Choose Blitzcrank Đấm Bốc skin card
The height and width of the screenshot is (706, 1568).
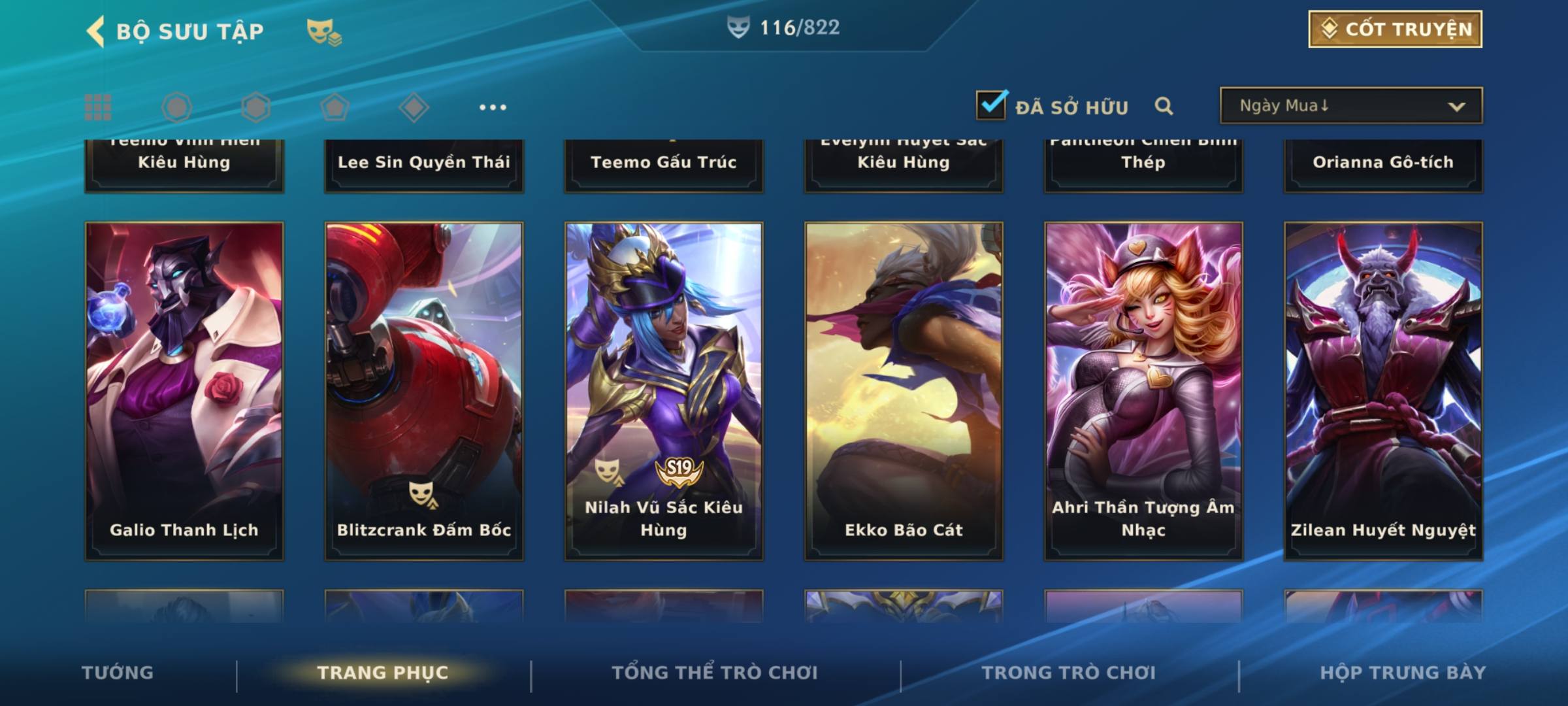point(424,391)
